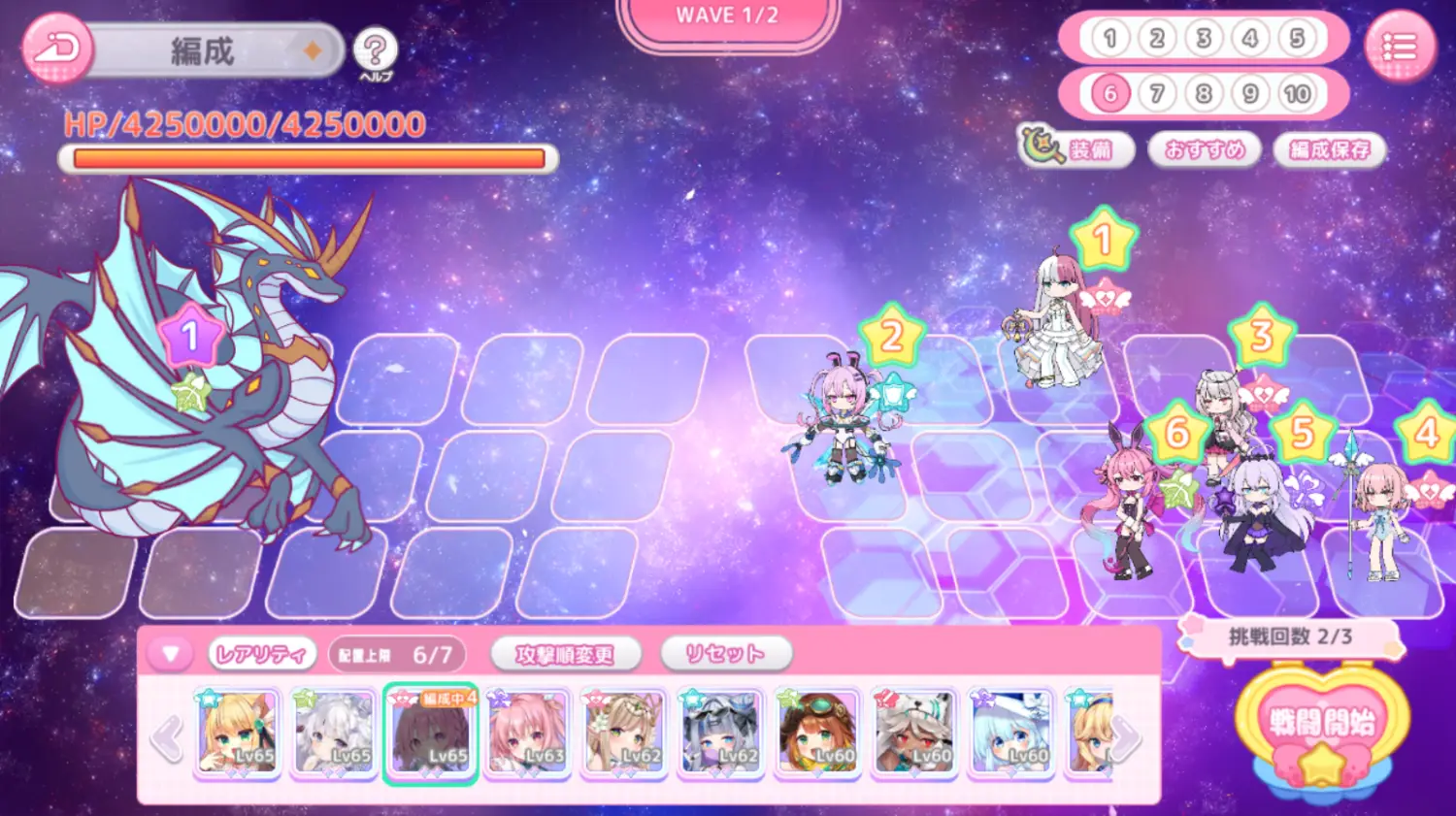The width and height of the screenshot is (1456, 816).
Task: Open the pink list menu button
Action: point(1400,47)
